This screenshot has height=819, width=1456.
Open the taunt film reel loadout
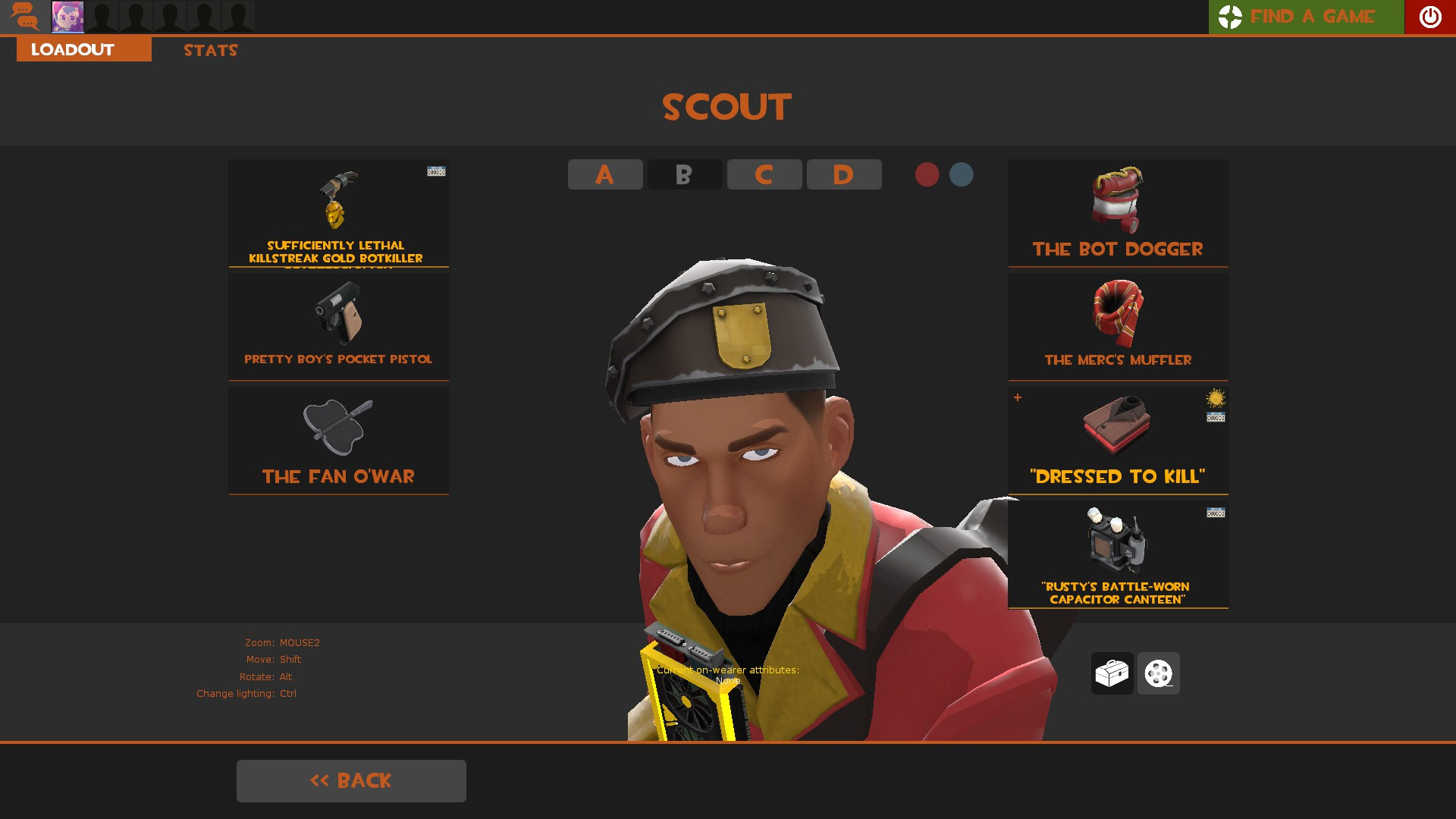point(1158,673)
